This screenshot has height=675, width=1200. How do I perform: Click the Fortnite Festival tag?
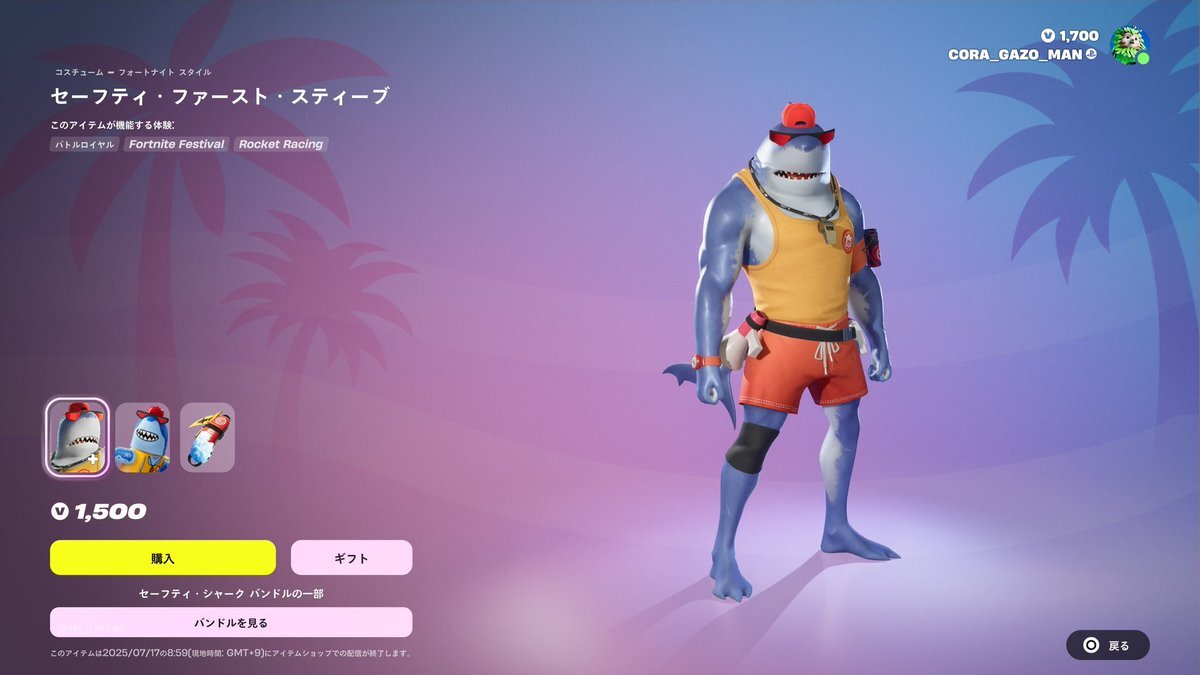pos(176,144)
